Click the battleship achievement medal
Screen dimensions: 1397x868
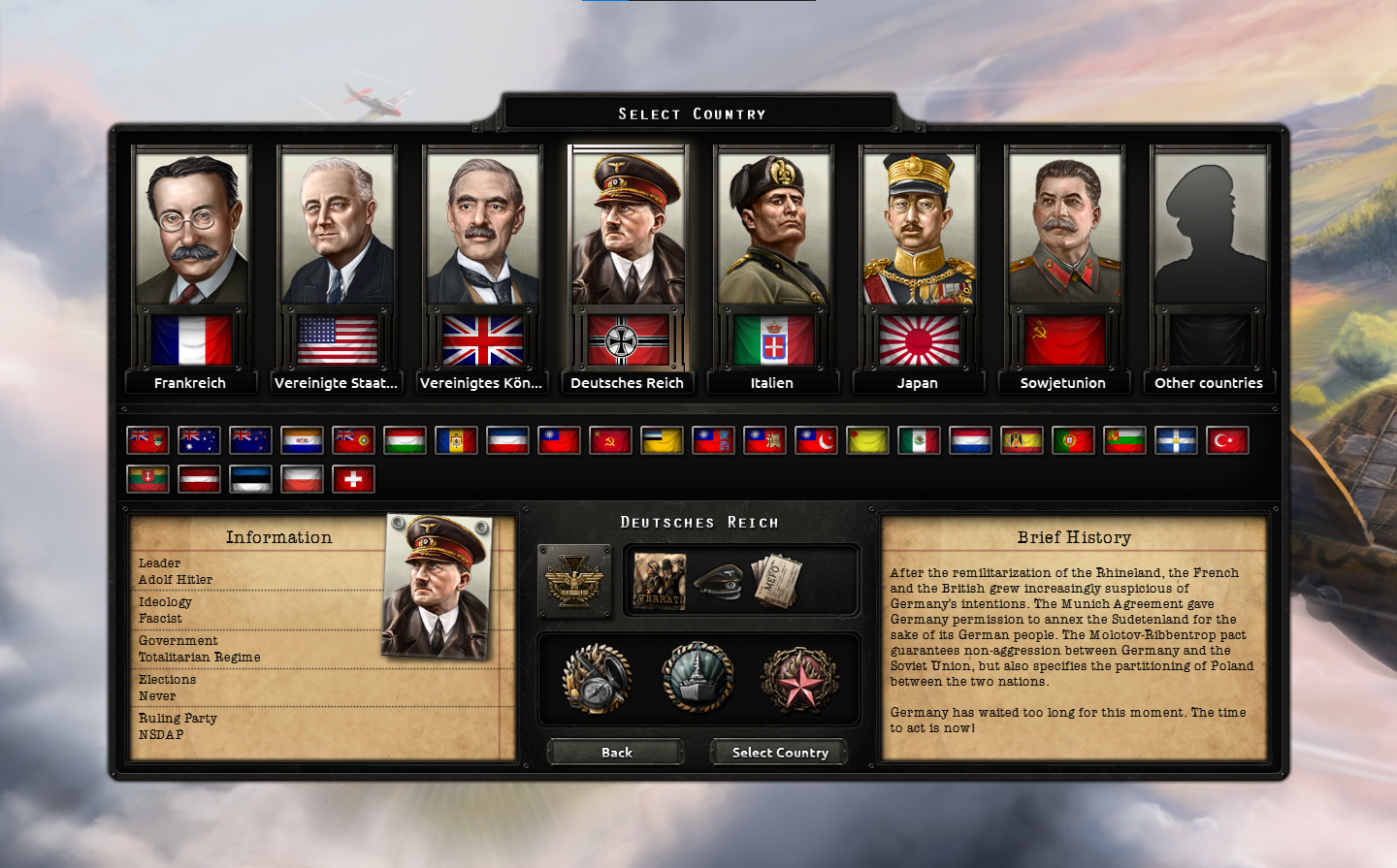(700, 678)
